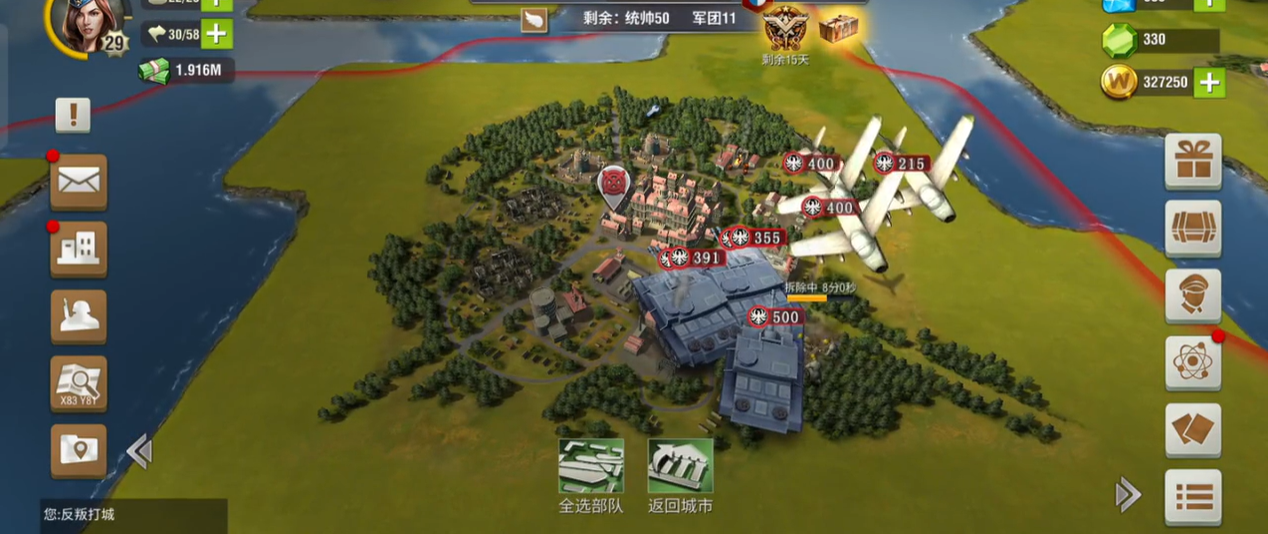Screen dimensions: 1268x534
Task: Open the city buildings menu
Action: 78,248
